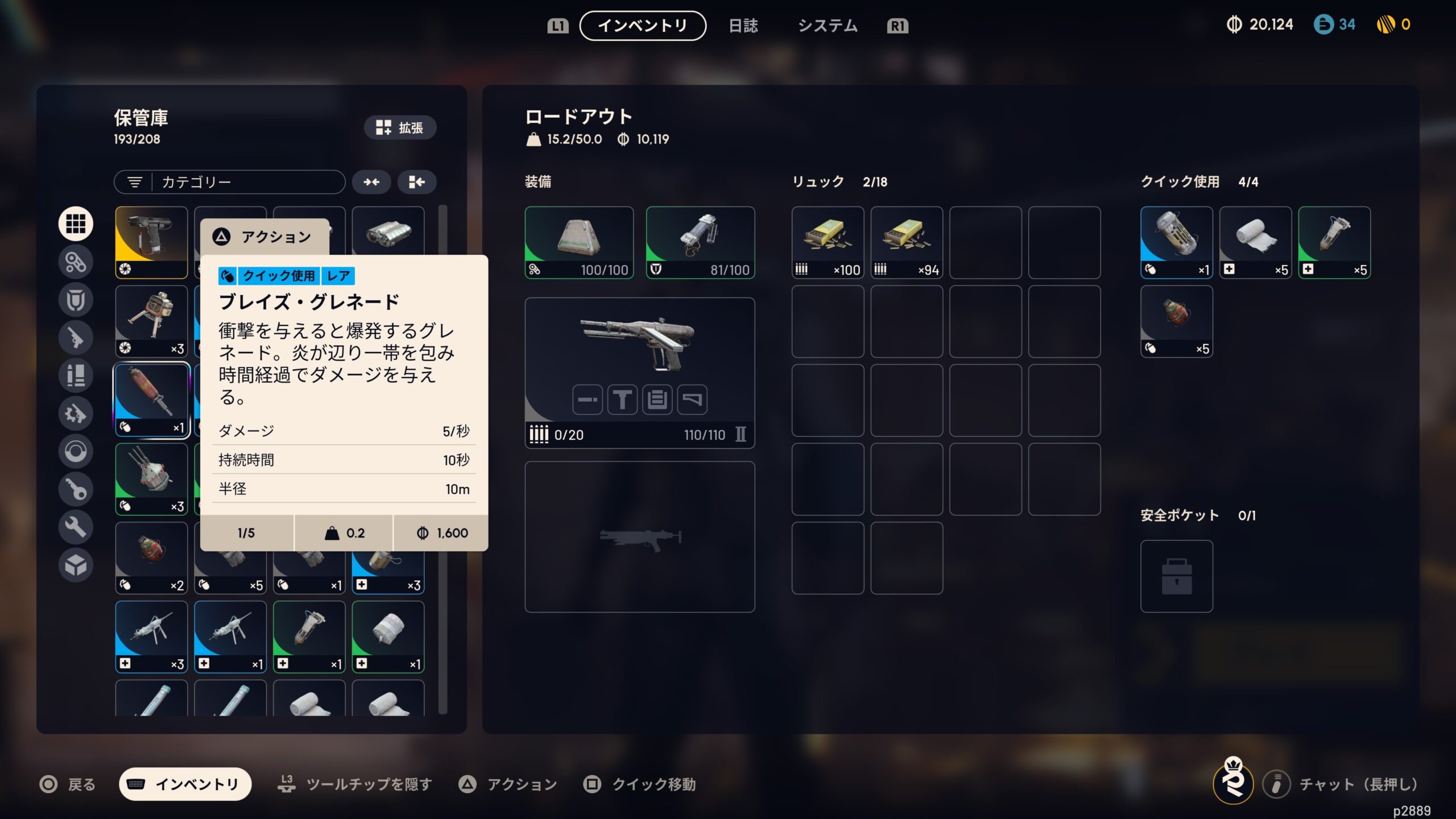Viewport: 1456px width, 819px height.
Task: Open the カテゴリー sort dropdown
Action: pos(230,182)
